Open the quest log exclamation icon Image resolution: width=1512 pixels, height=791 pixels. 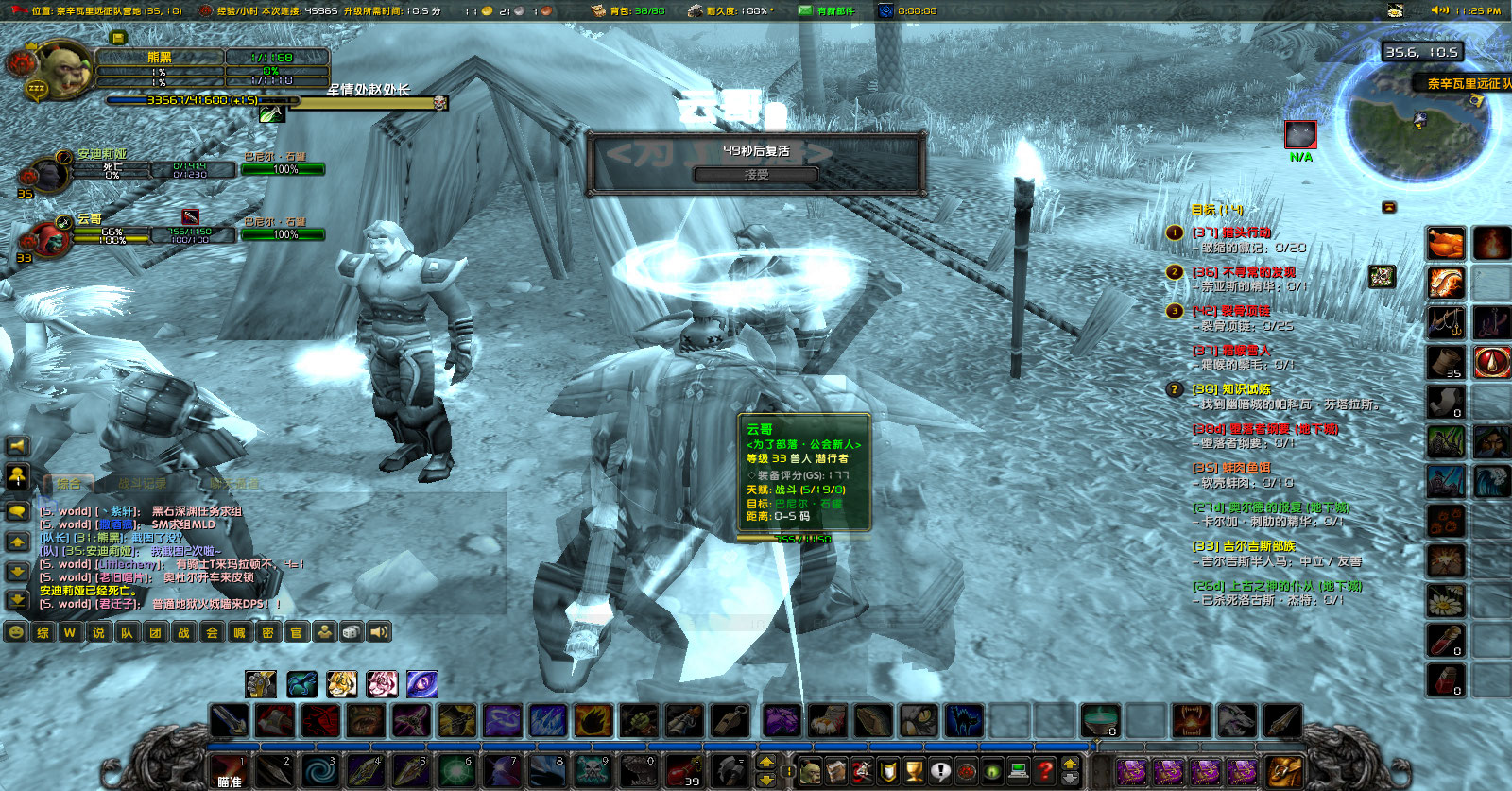941,770
